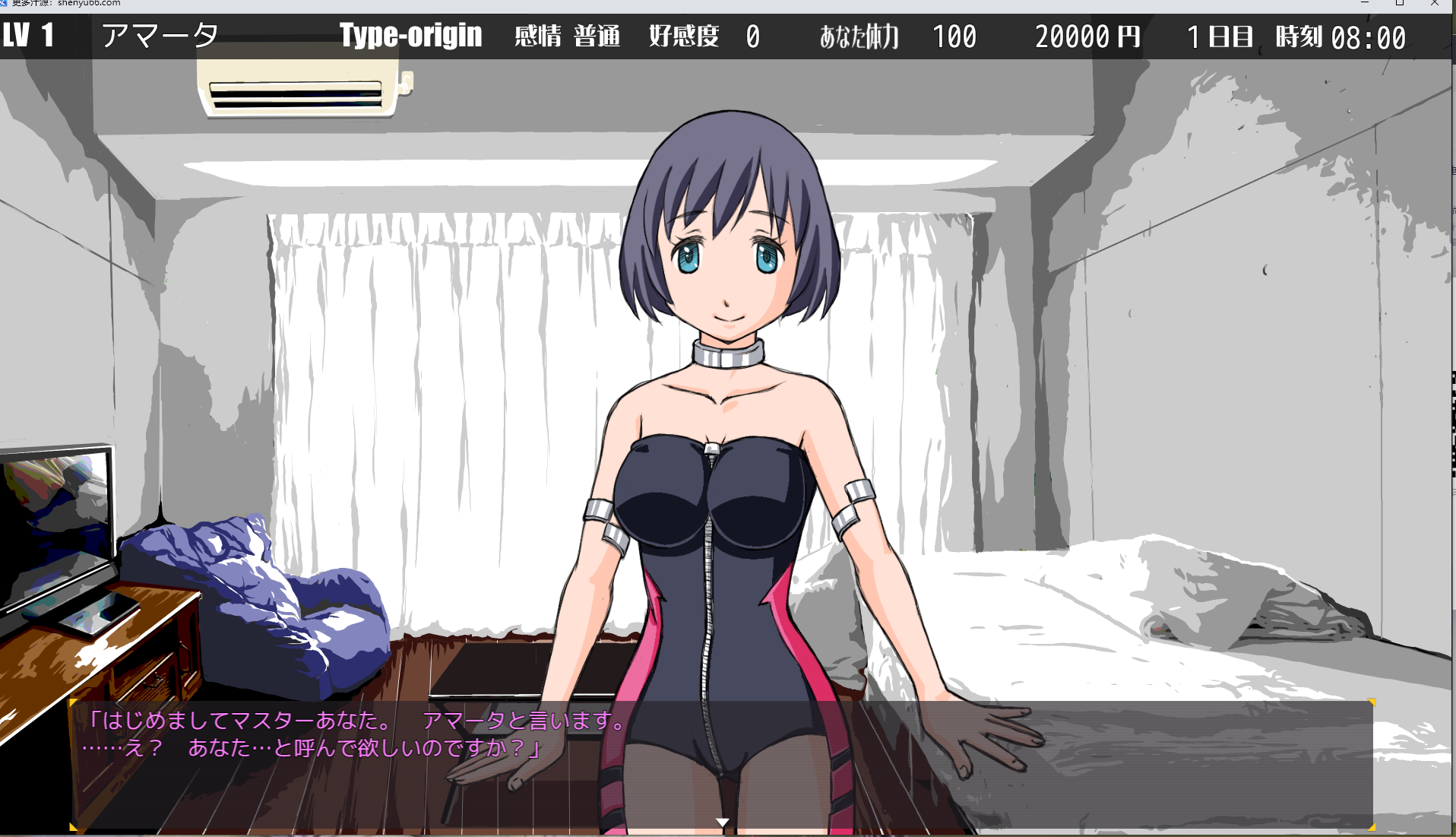Screen dimensions: 1456x837
Task: Click the 20000円 money display
Action: [x=1087, y=36]
